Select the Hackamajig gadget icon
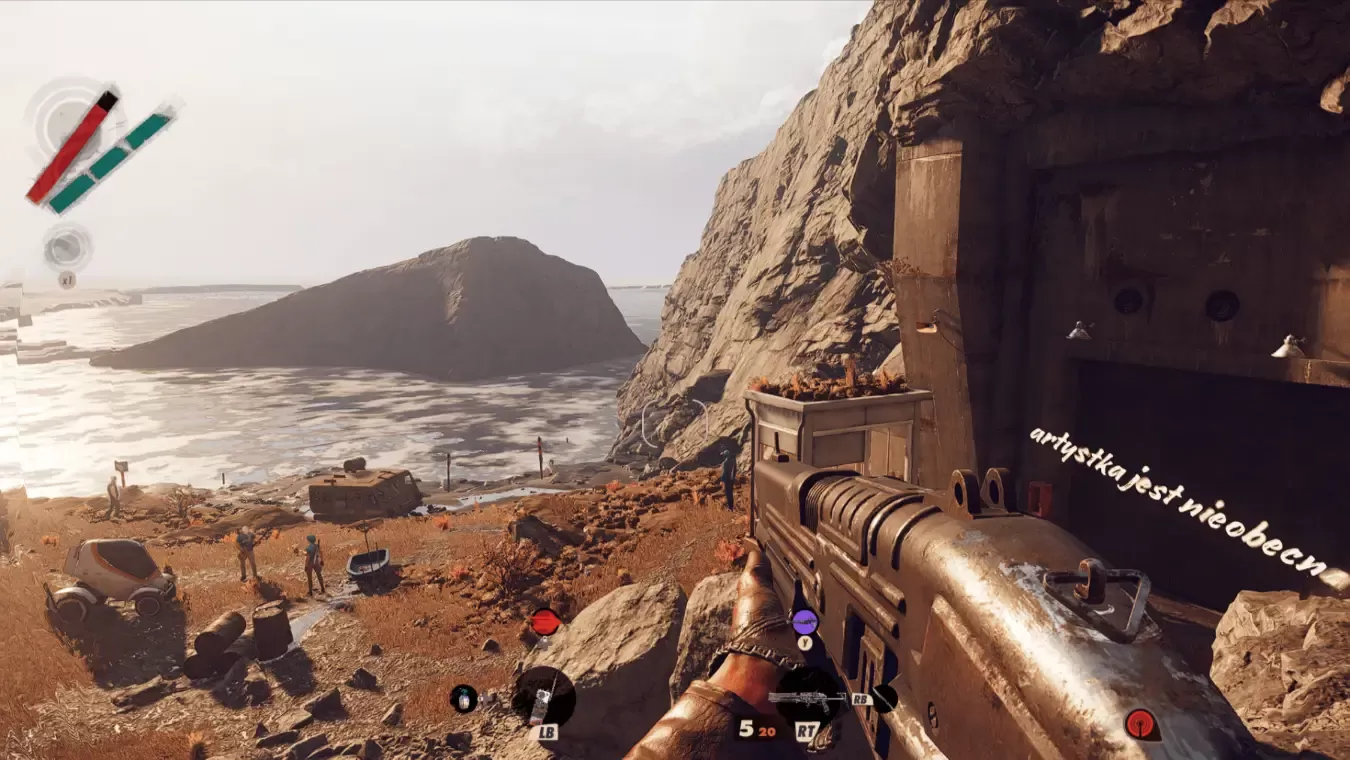This screenshot has width=1350, height=760. tap(543, 697)
